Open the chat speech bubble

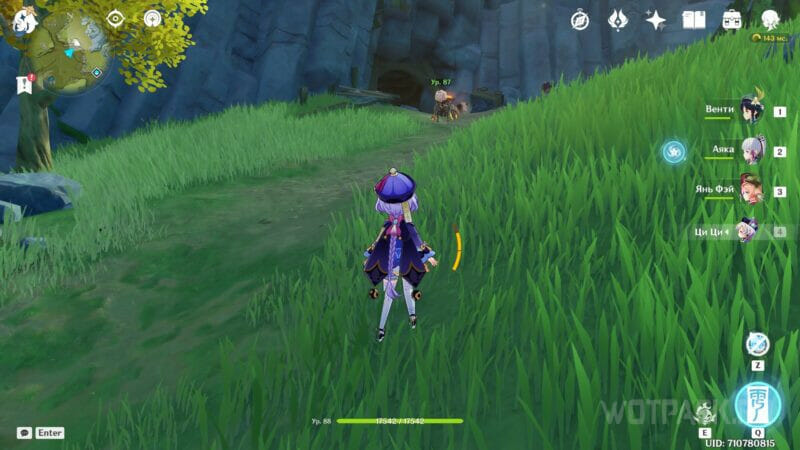pyautogui.click(x=24, y=433)
